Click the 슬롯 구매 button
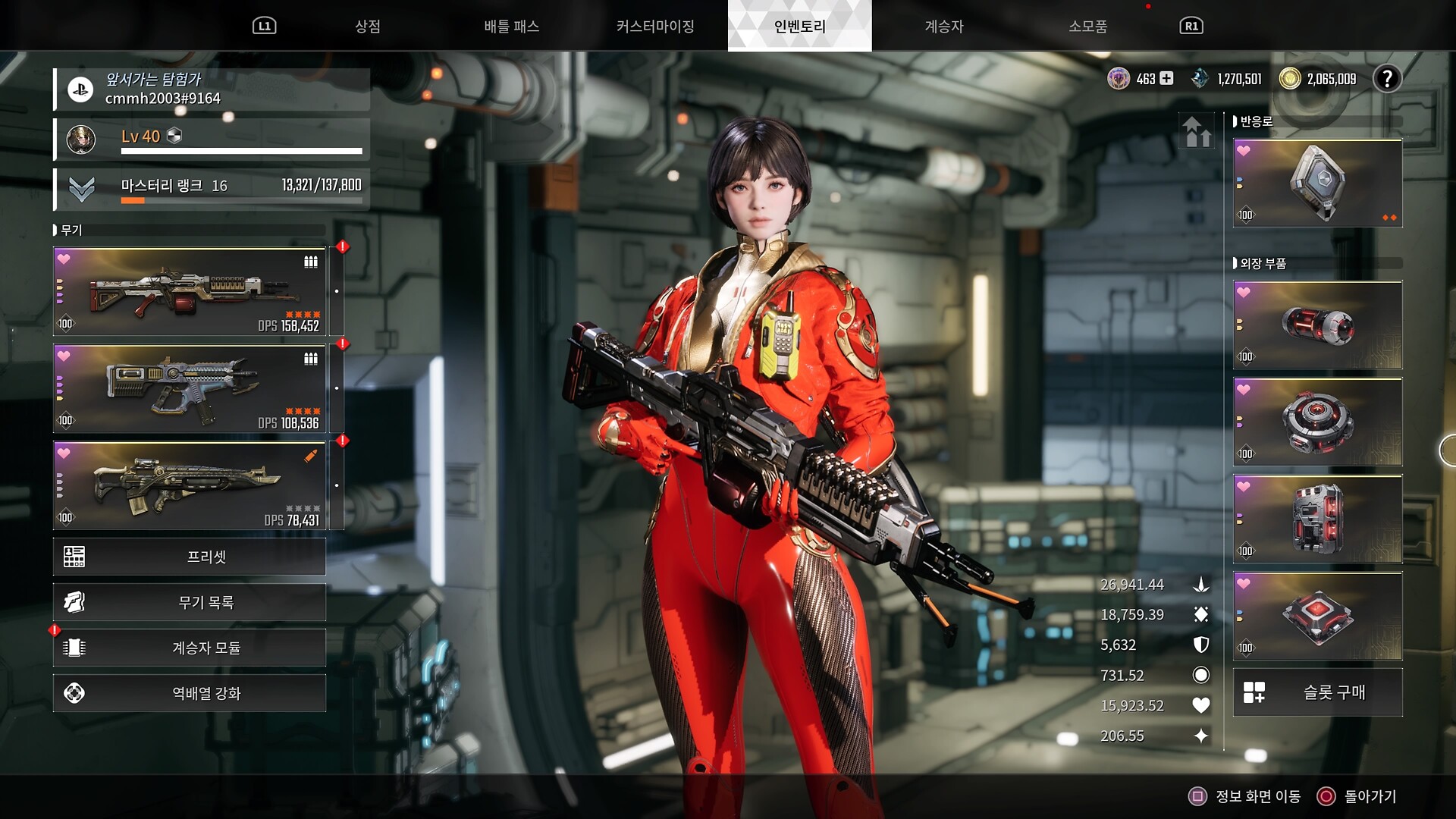 coord(1317,692)
